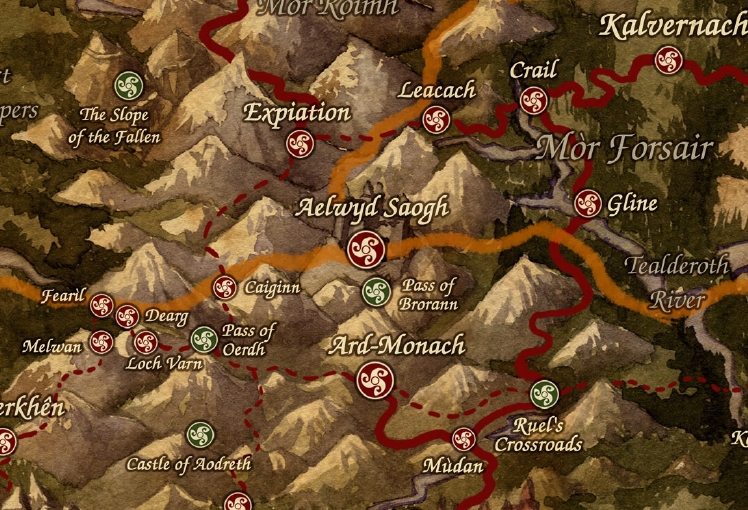Click the Crail location marker
Image resolution: width=748 pixels, height=510 pixels.
533,100
